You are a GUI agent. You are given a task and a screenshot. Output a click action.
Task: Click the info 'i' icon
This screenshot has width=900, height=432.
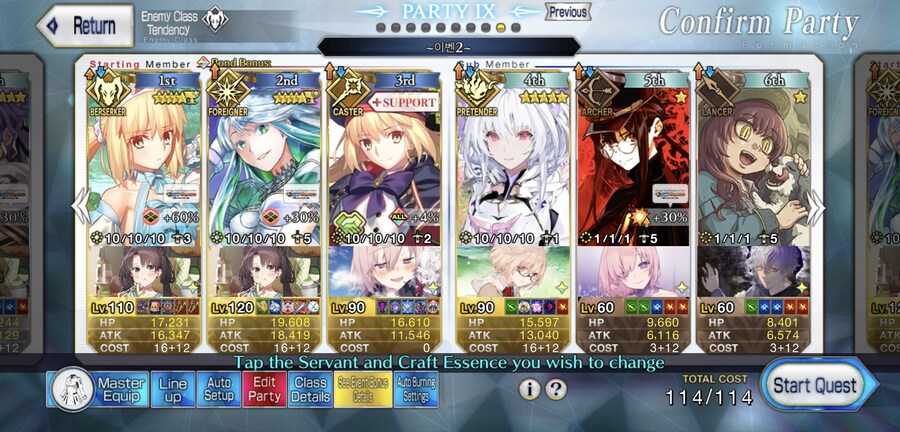pyautogui.click(x=530, y=389)
